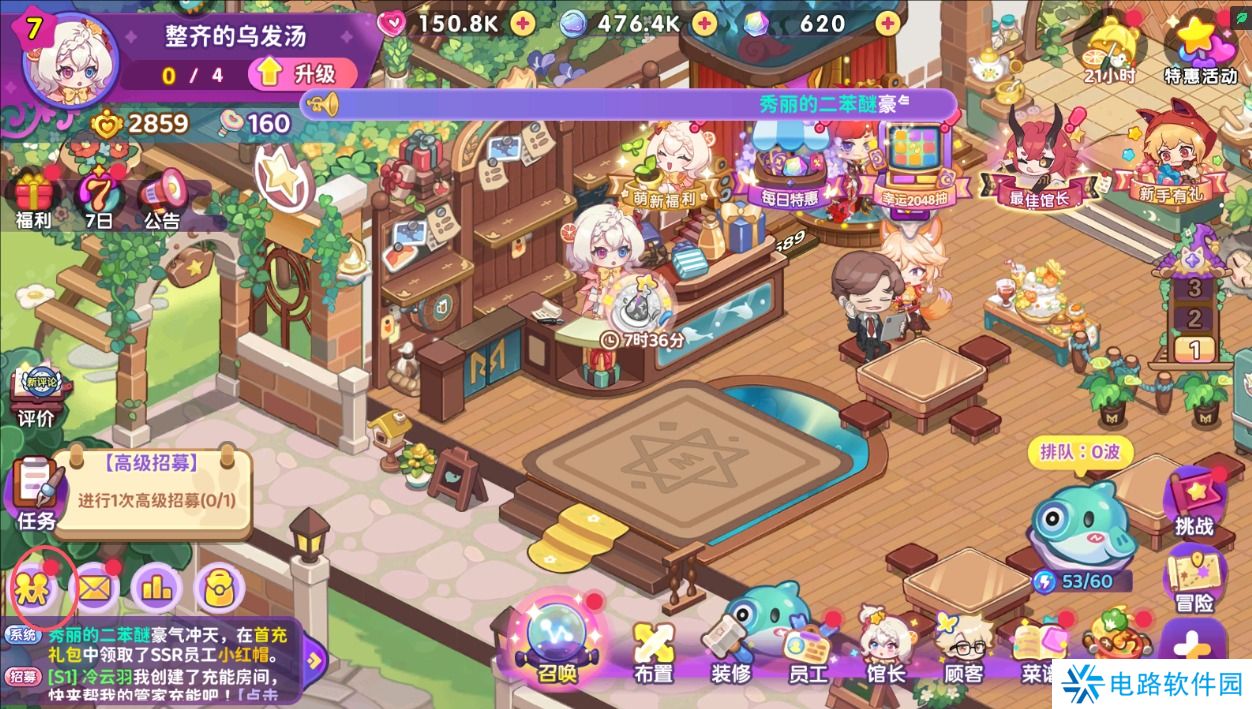The width and height of the screenshot is (1252, 709).
Task: Open the 员工 staff menu
Action: pos(807,650)
